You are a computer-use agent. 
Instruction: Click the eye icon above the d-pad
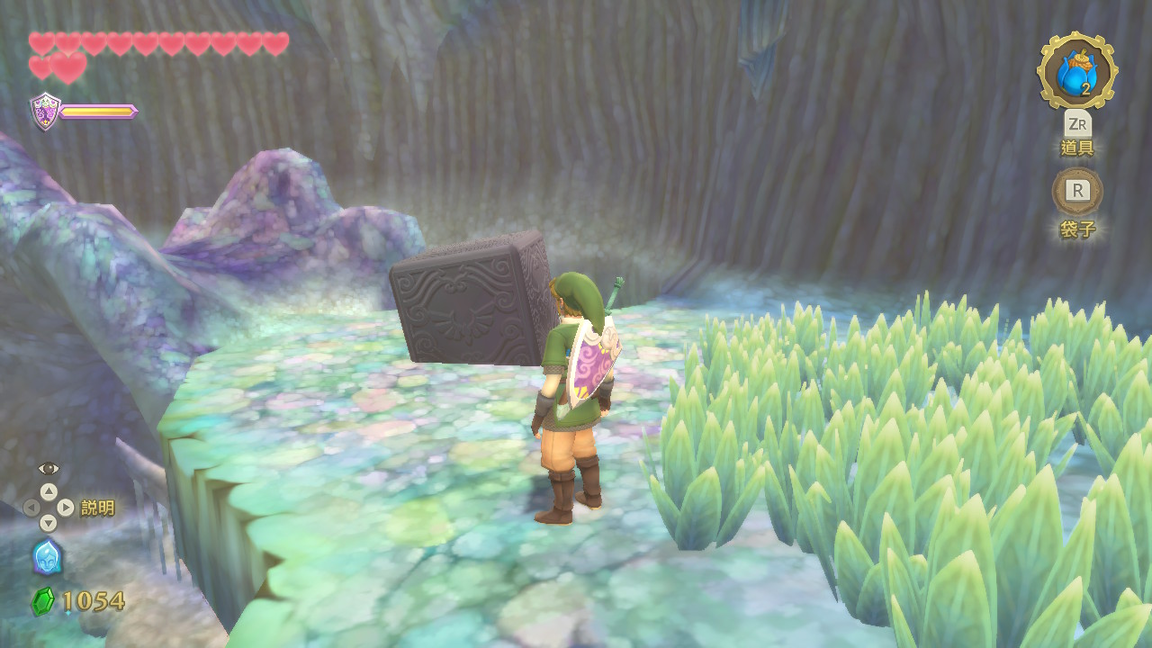48,468
